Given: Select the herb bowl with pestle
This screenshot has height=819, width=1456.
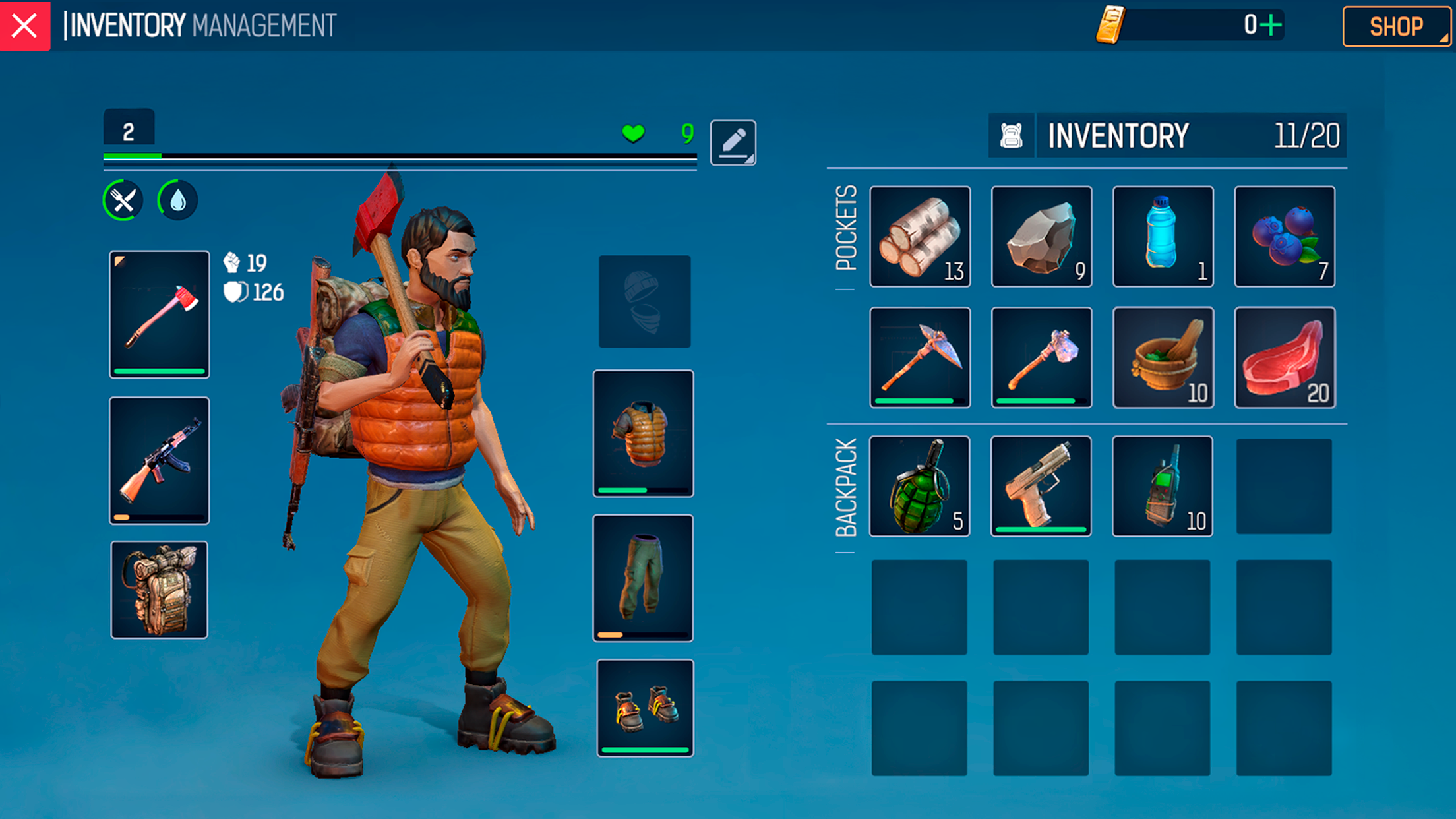Looking at the screenshot, I should coord(1163,357).
